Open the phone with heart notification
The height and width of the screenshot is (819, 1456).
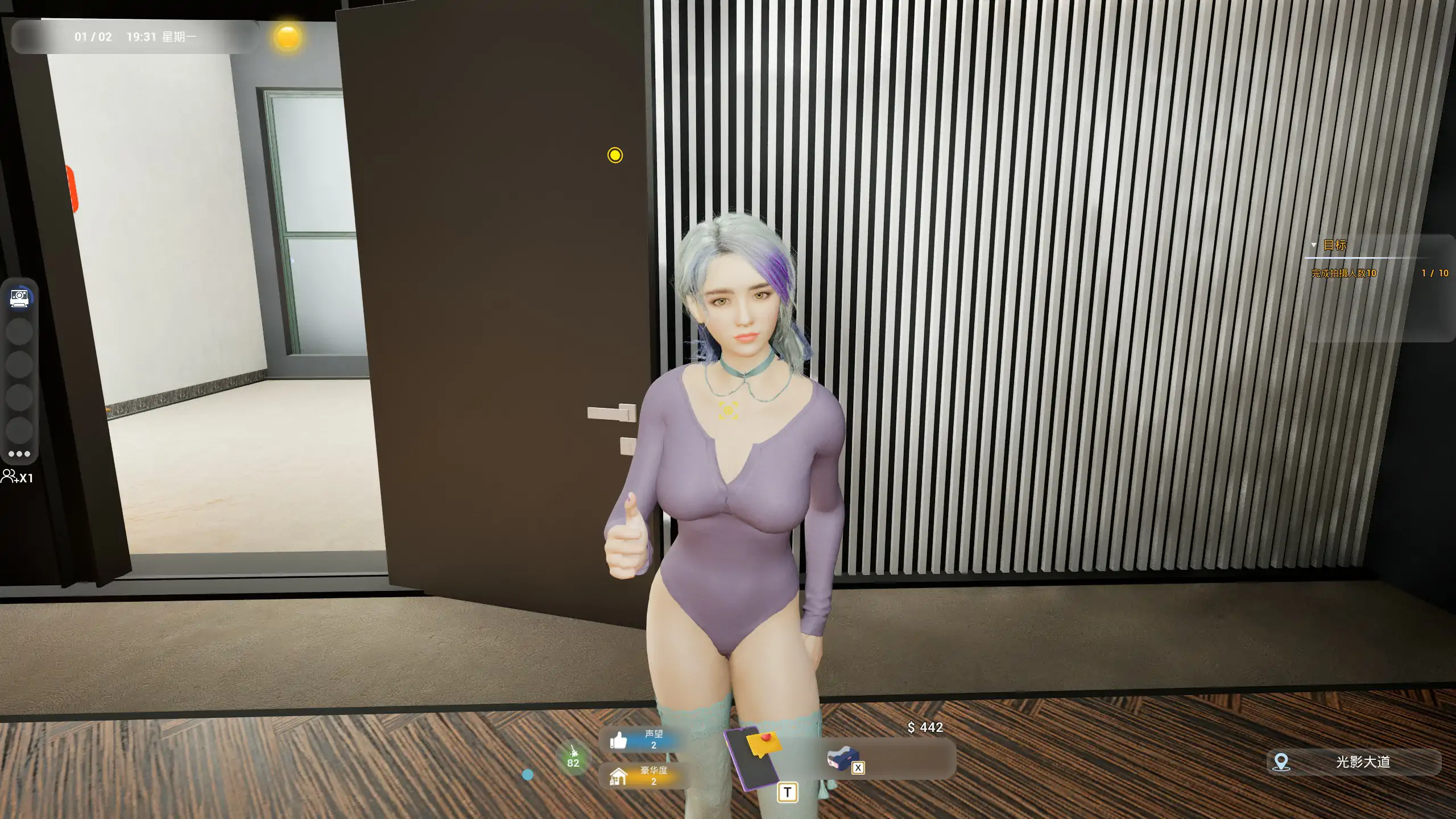click(752, 759)
